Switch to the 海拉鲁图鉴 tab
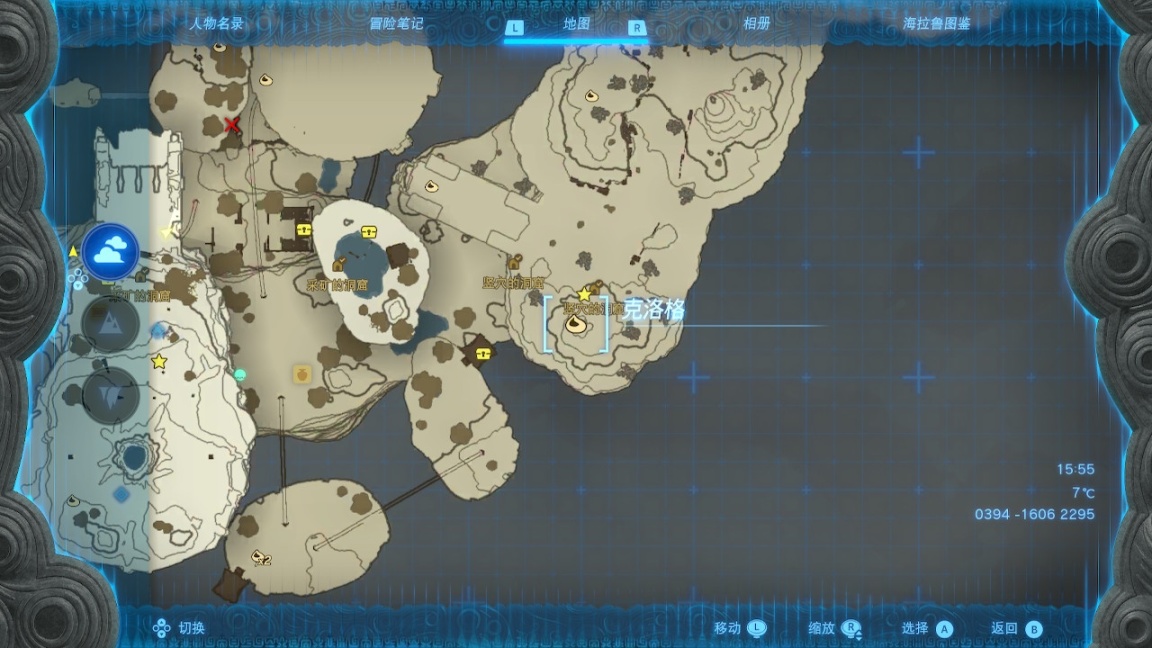 tap(937, 24)
